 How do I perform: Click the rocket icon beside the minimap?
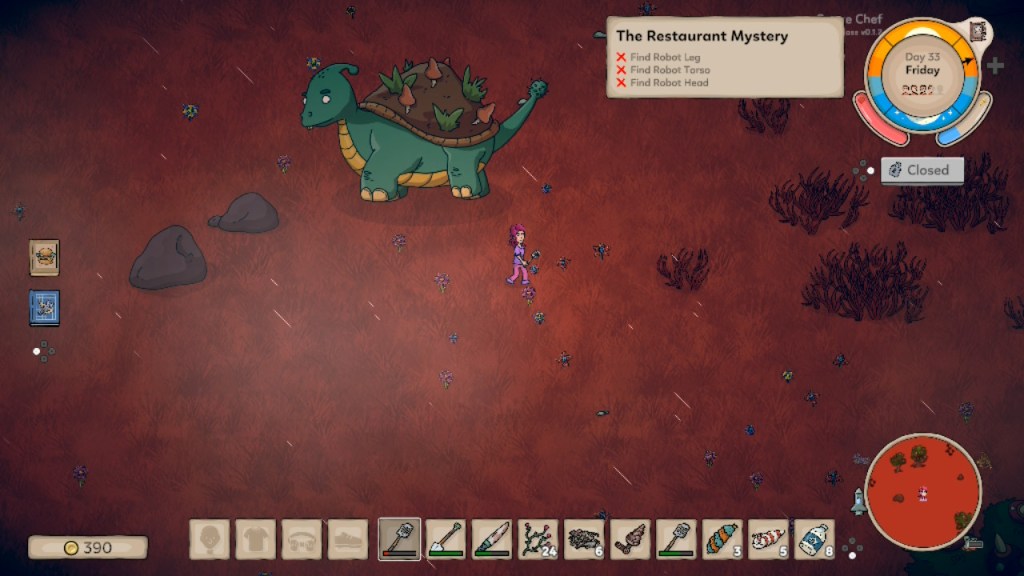[858, 502]
